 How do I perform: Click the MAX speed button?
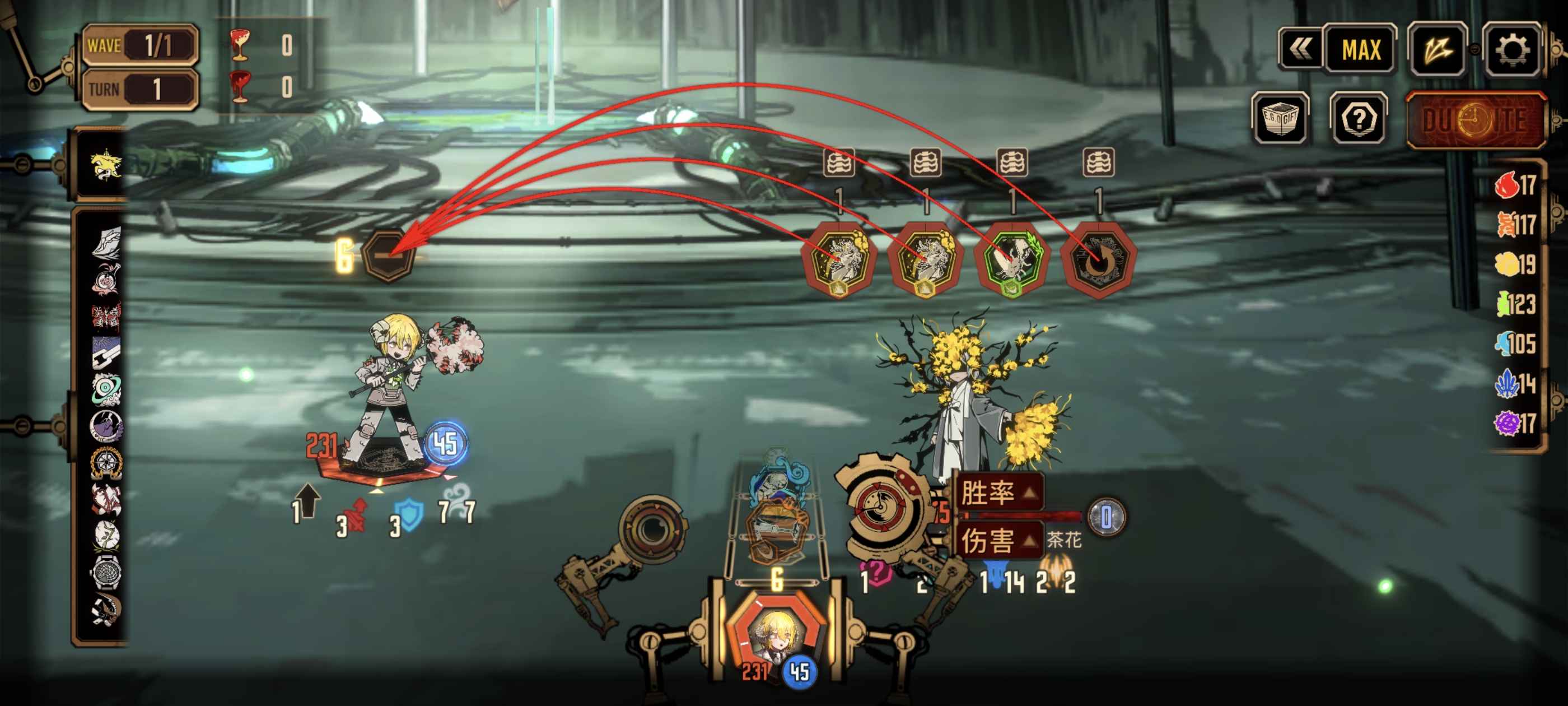pyautogui.click(x=1360, y=50)
